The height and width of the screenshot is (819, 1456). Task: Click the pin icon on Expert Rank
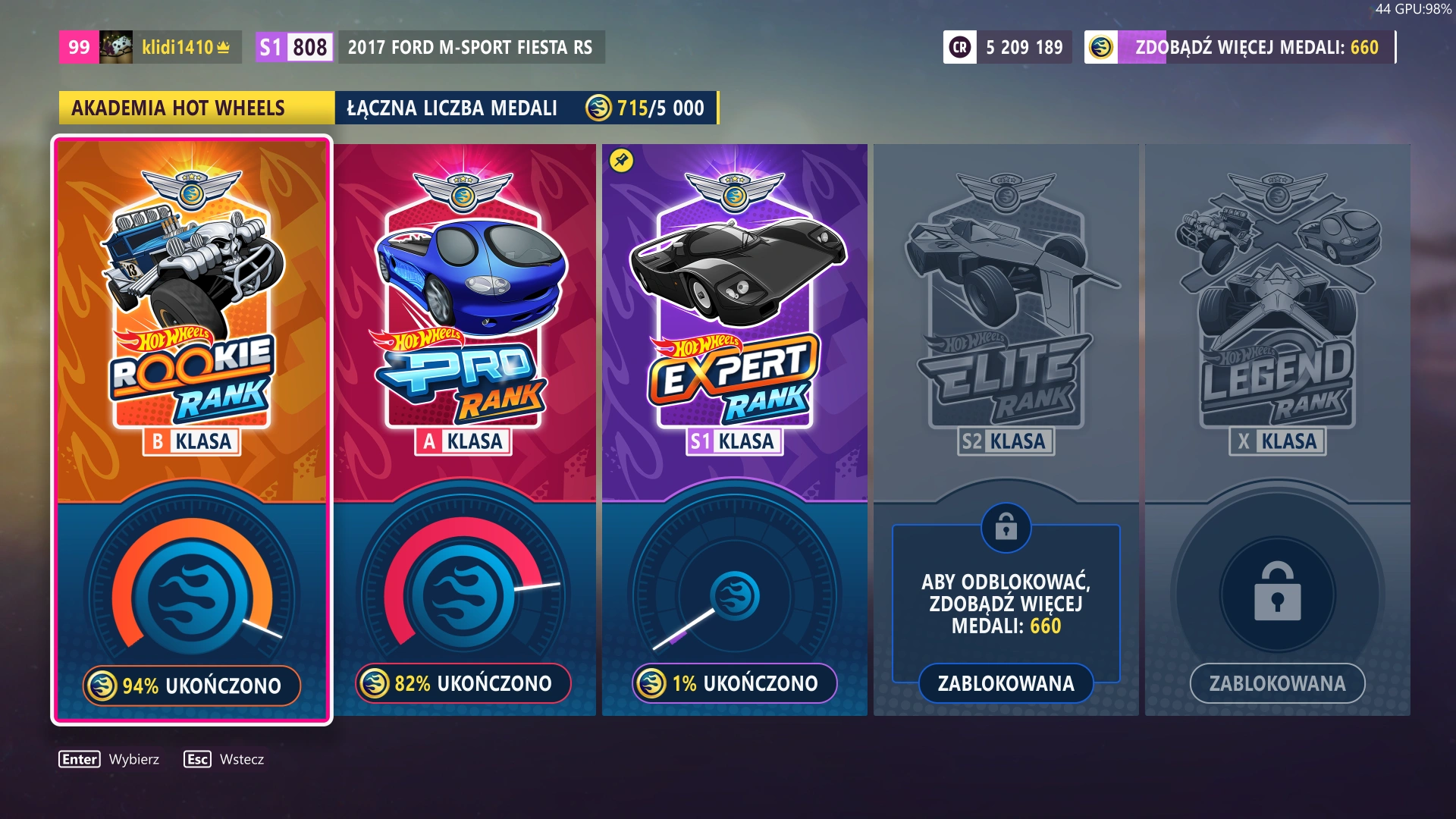[621, 161]
